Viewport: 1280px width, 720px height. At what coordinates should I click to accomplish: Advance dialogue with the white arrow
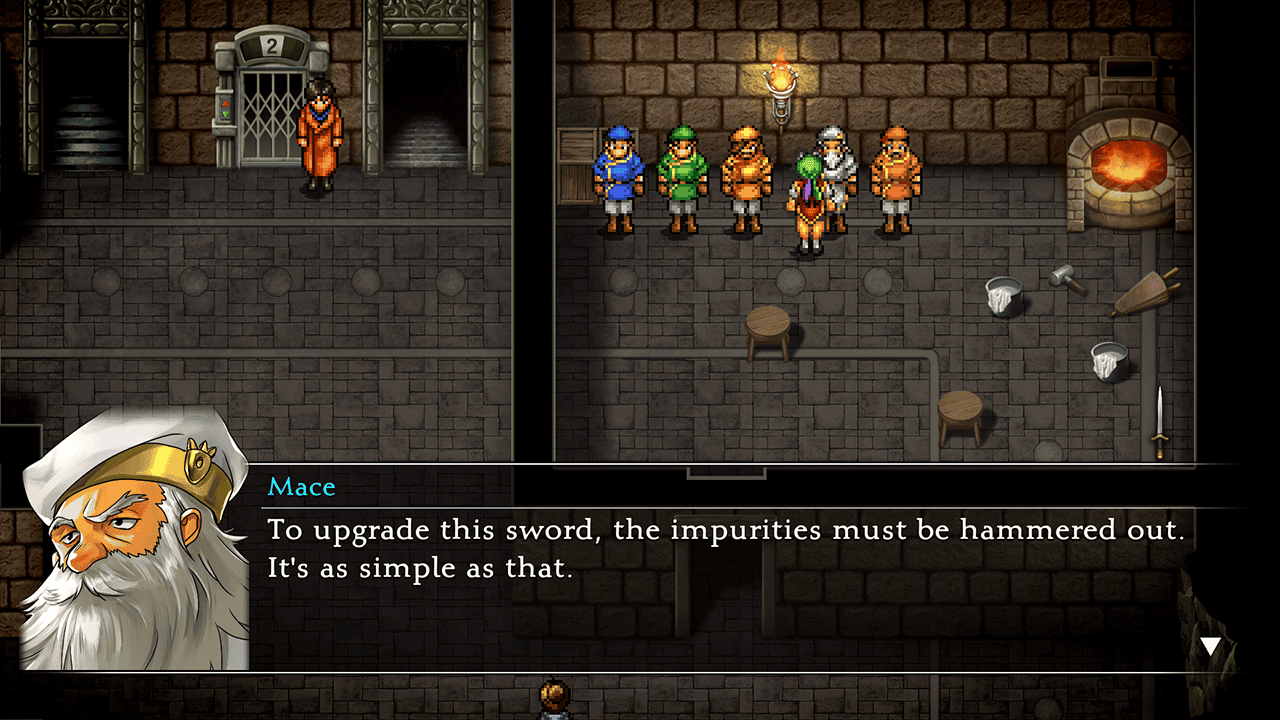point(1211,646)
